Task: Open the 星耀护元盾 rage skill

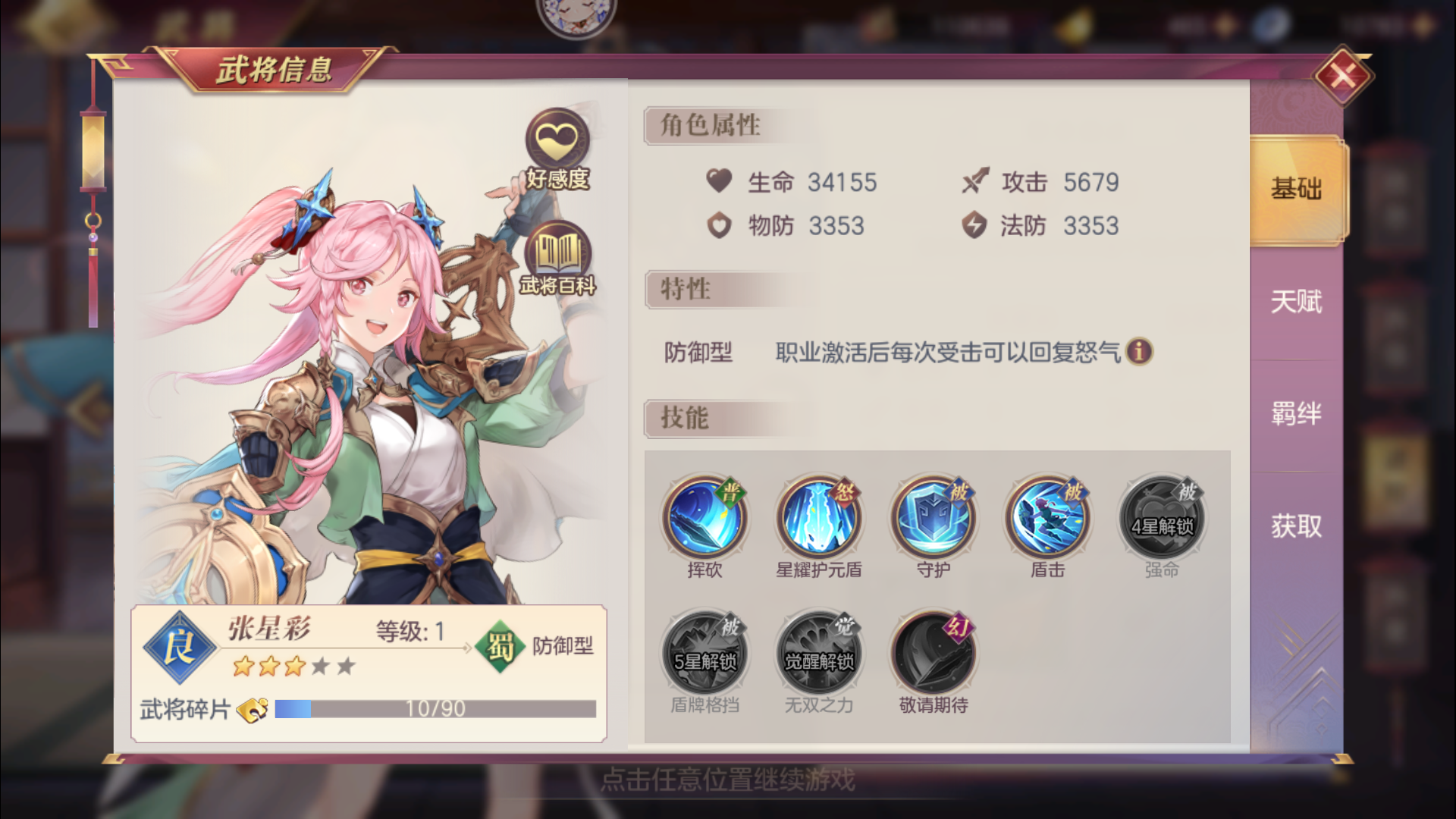Action: pos(818,518)
